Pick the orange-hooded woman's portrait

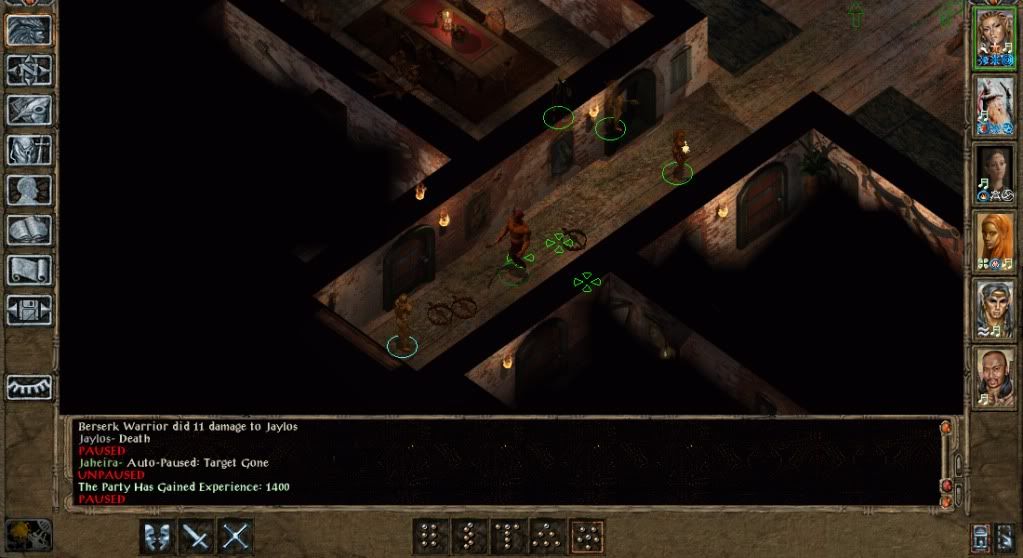(996, 241)
